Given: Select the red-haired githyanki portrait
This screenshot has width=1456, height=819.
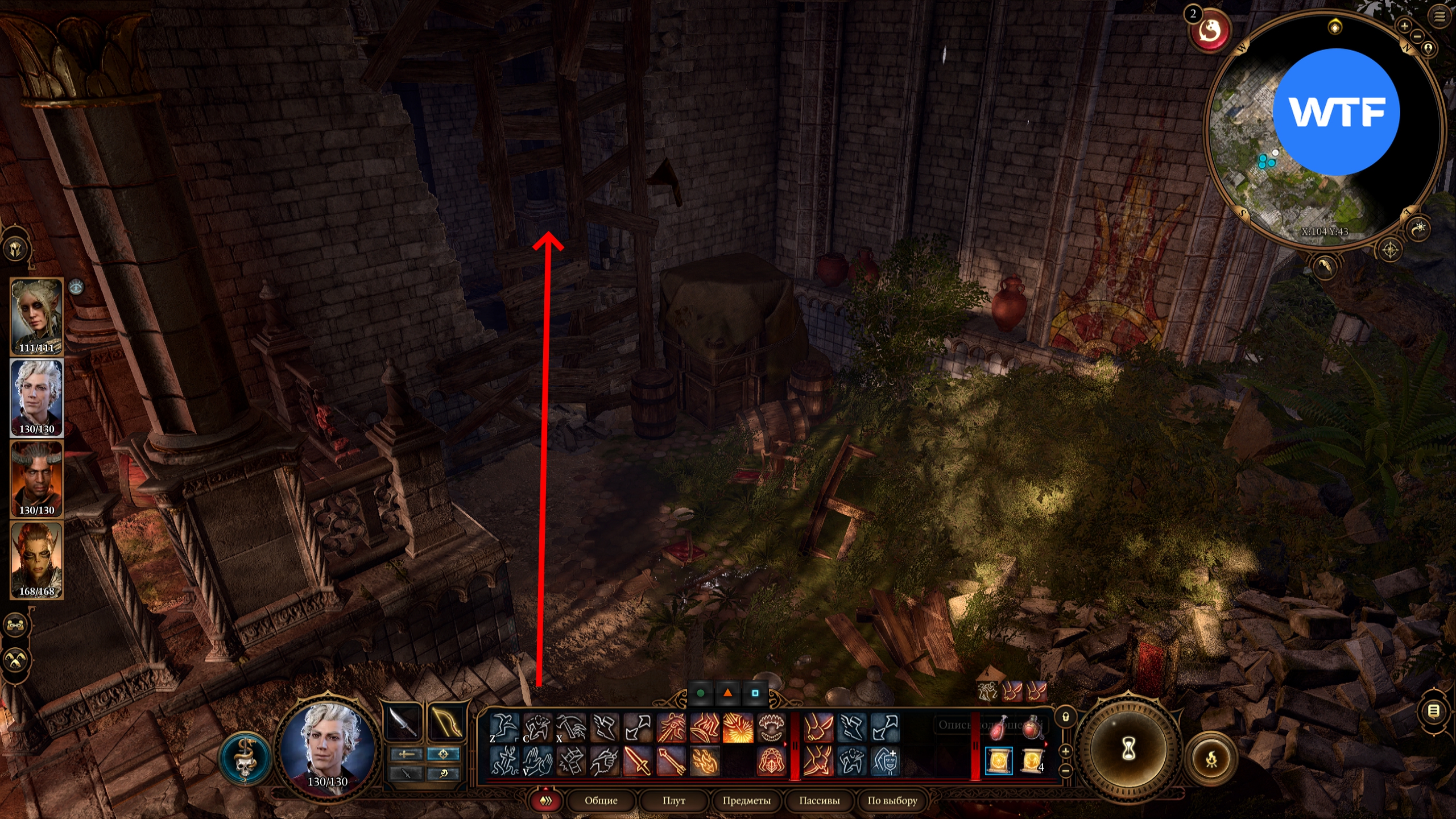Looking at the screenshot, I should pyautogui.click(x=36, y=560).
